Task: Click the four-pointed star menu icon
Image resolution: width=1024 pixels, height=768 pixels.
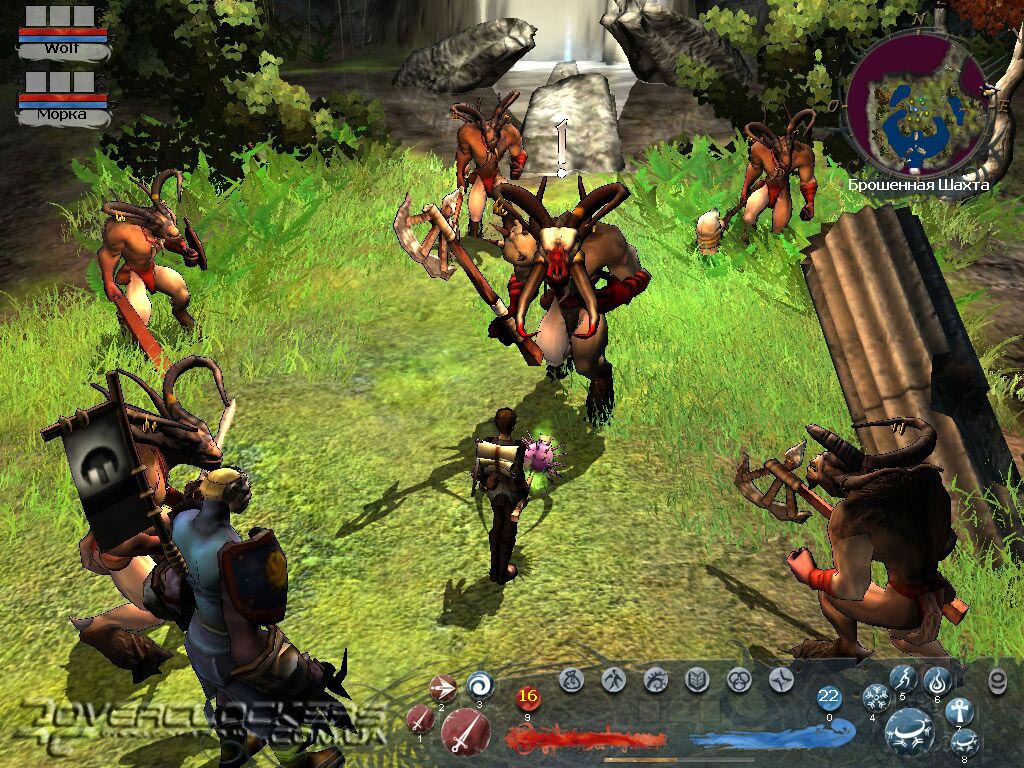Action: point(781,680)
